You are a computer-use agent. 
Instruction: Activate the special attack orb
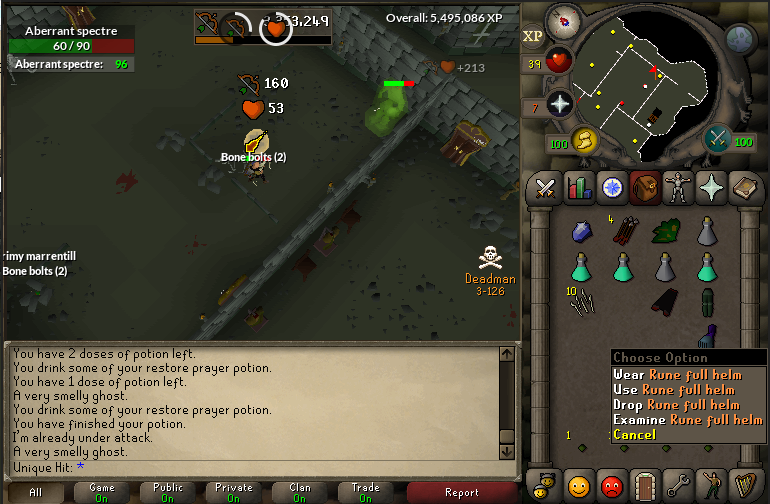[x=717, y=140]
